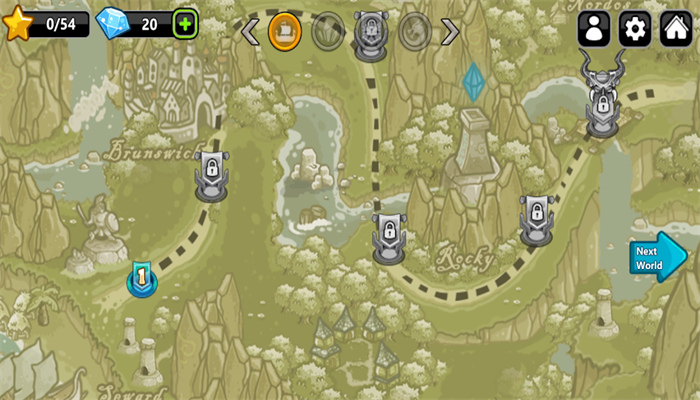The image size is (700, 400).
Task: Go to the Next World
Action: click(x=657, y=258)
